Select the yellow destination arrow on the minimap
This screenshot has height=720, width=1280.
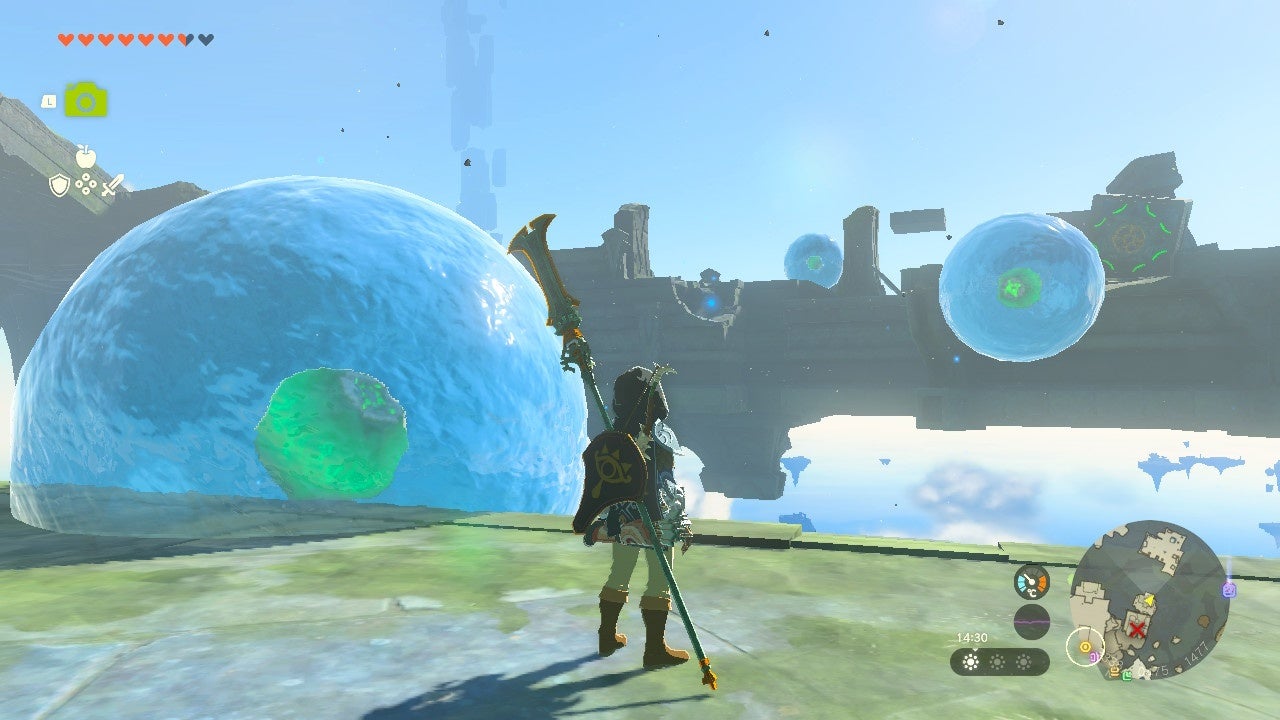pyautogui.click(x=1148, y=601)
